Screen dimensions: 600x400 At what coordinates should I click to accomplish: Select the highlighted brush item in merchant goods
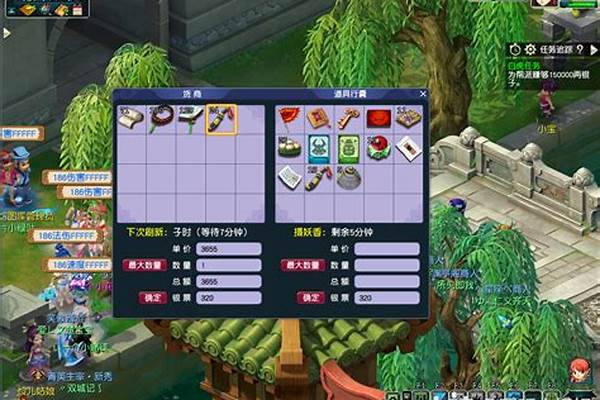coord(220,120)
